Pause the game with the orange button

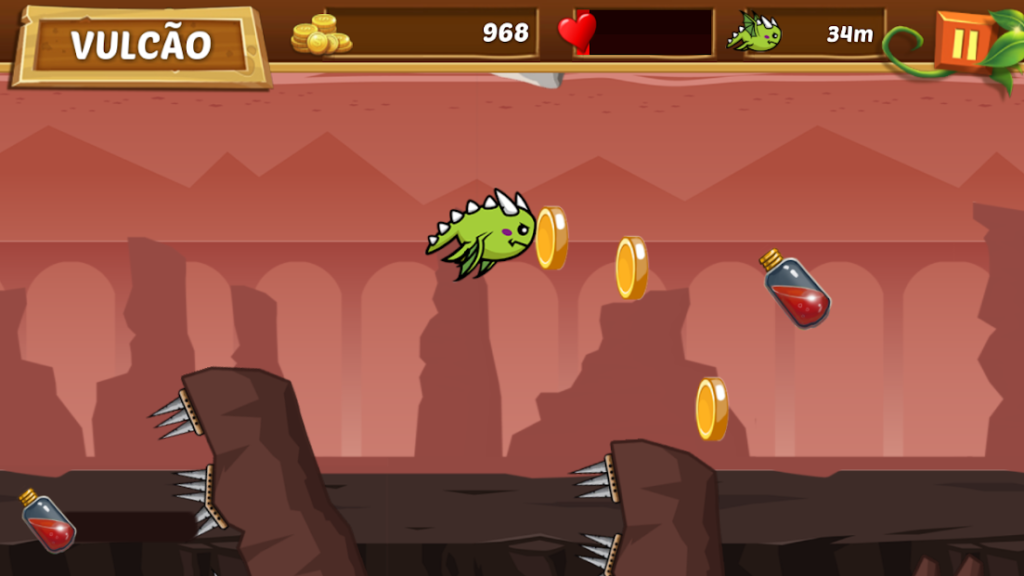pyautogui.click(x=964, y=43)
